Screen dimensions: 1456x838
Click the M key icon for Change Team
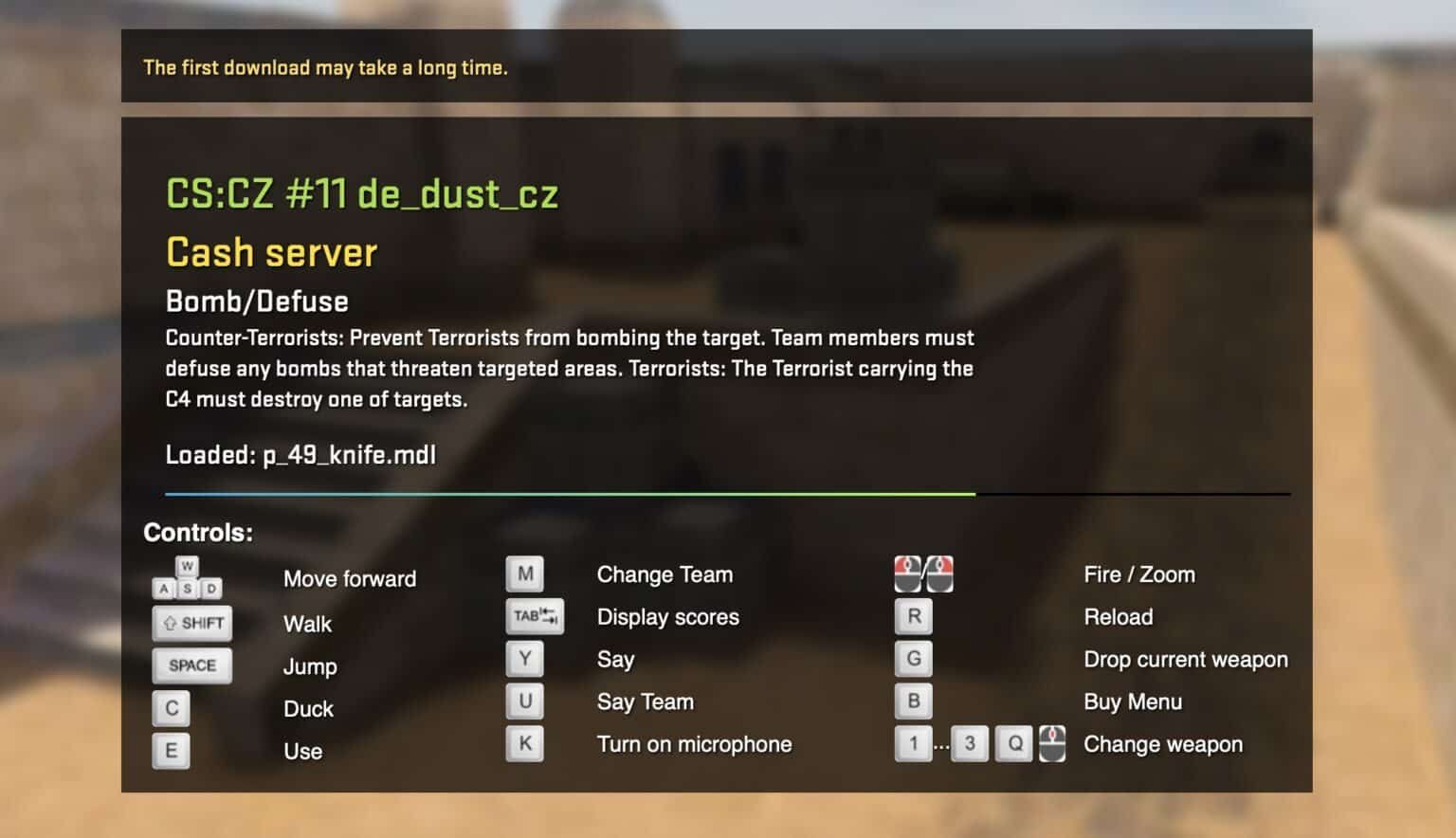(525, 573)
